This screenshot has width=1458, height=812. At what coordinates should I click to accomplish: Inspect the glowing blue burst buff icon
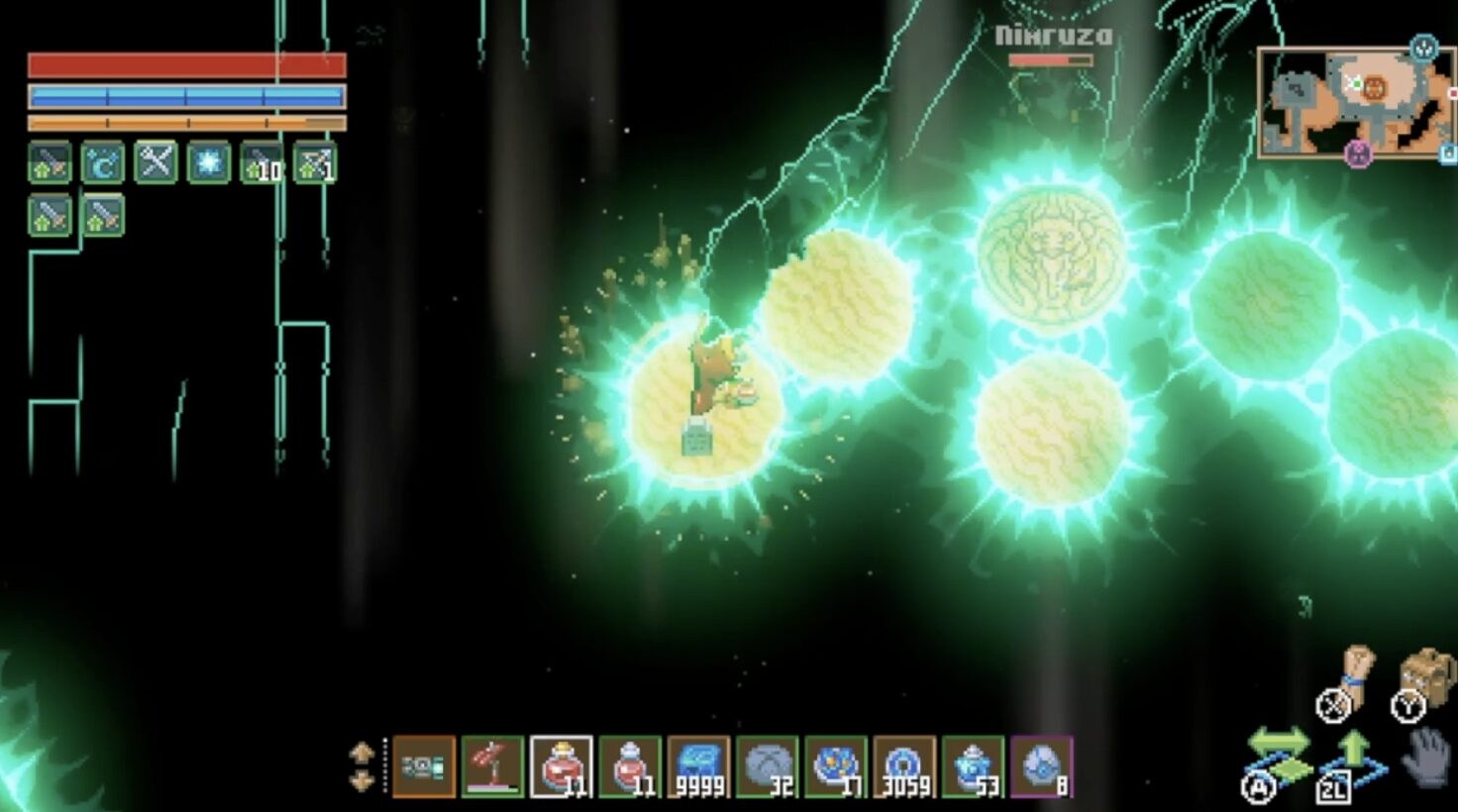(208, 163)
